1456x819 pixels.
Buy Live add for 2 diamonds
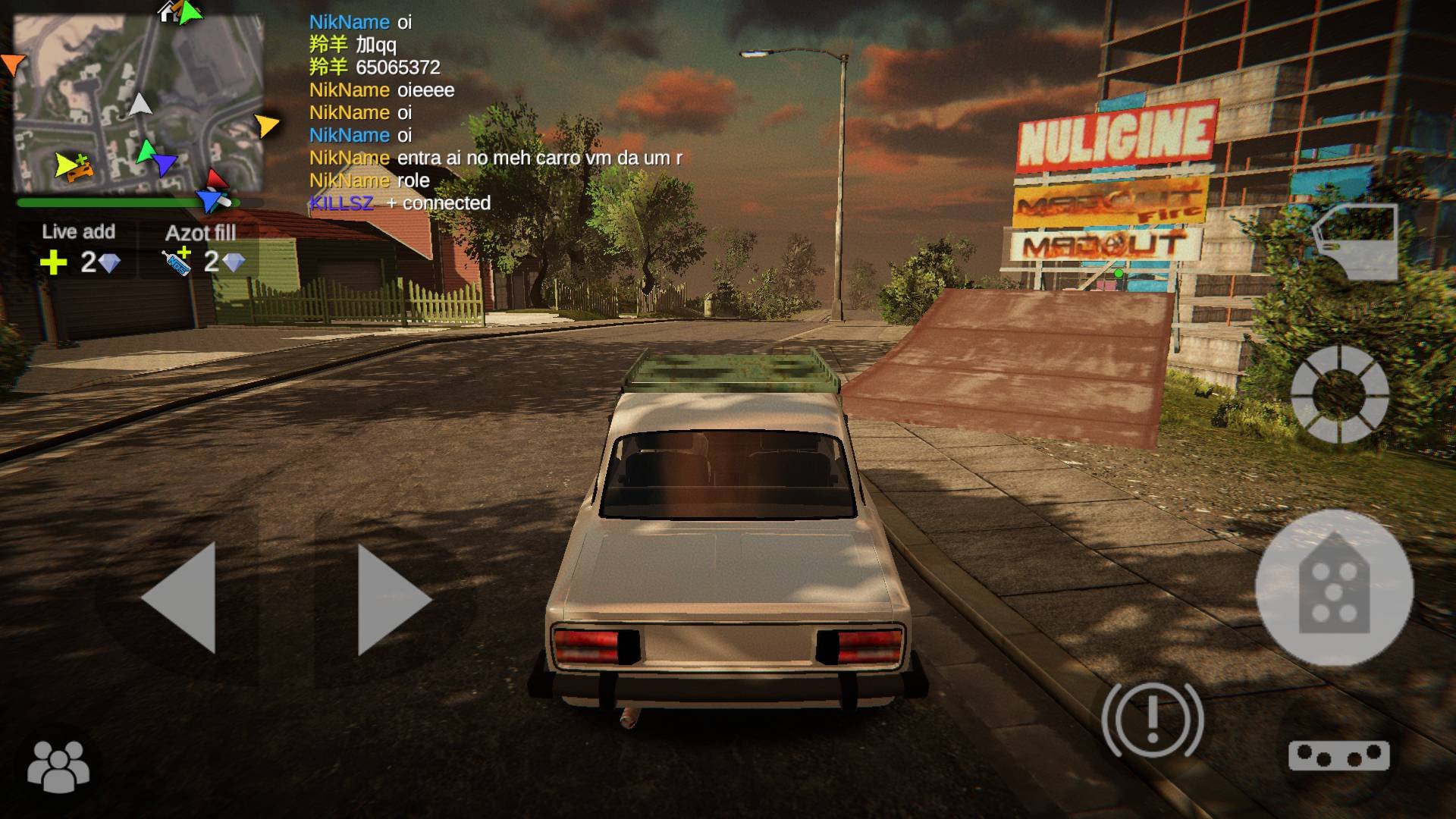[79, 249]
